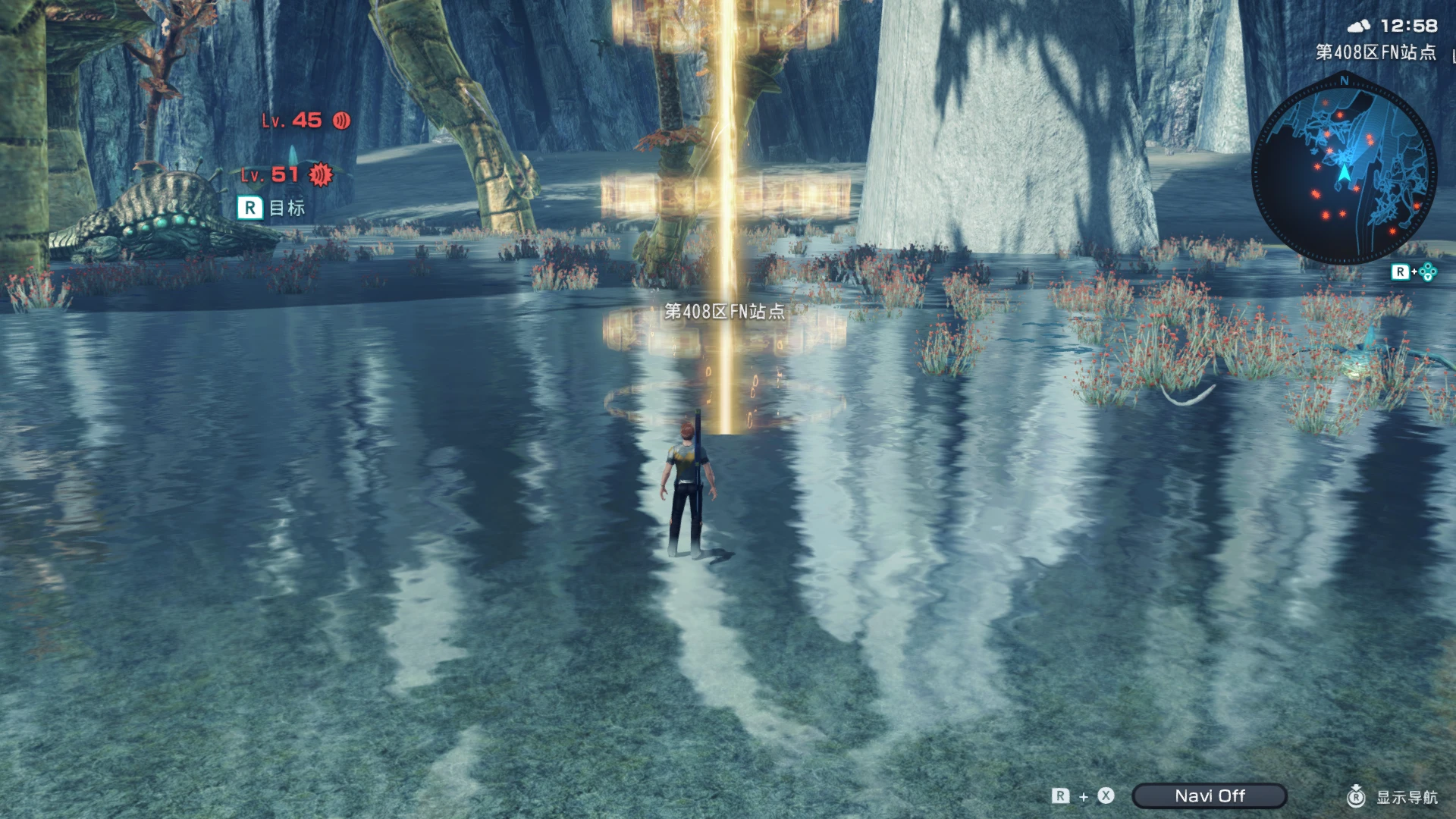Viewport: 1456px width, 819px height.
Task: Click the weather cloud icon near the clock
Action: click(x=1360, y=26)
